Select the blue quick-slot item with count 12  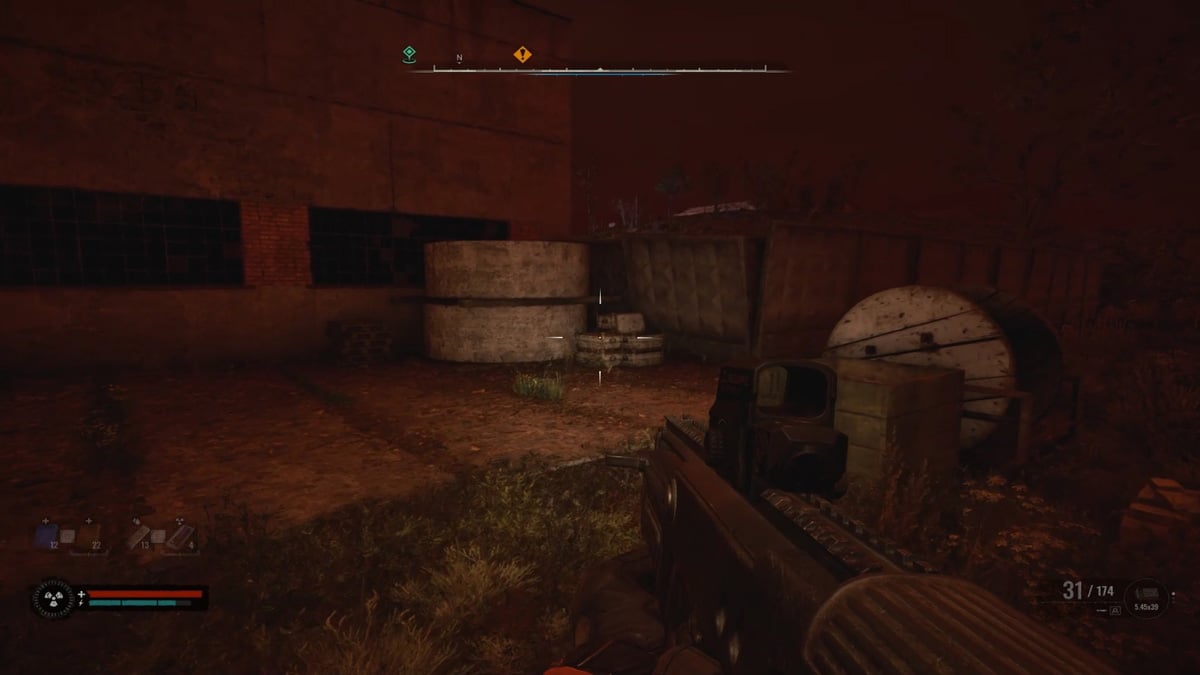pos(47,535)
